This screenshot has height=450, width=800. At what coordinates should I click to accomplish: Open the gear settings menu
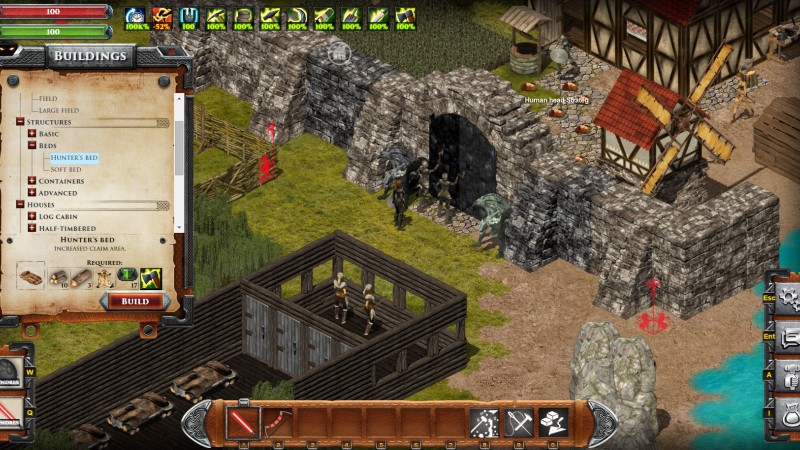coord(788,297)
